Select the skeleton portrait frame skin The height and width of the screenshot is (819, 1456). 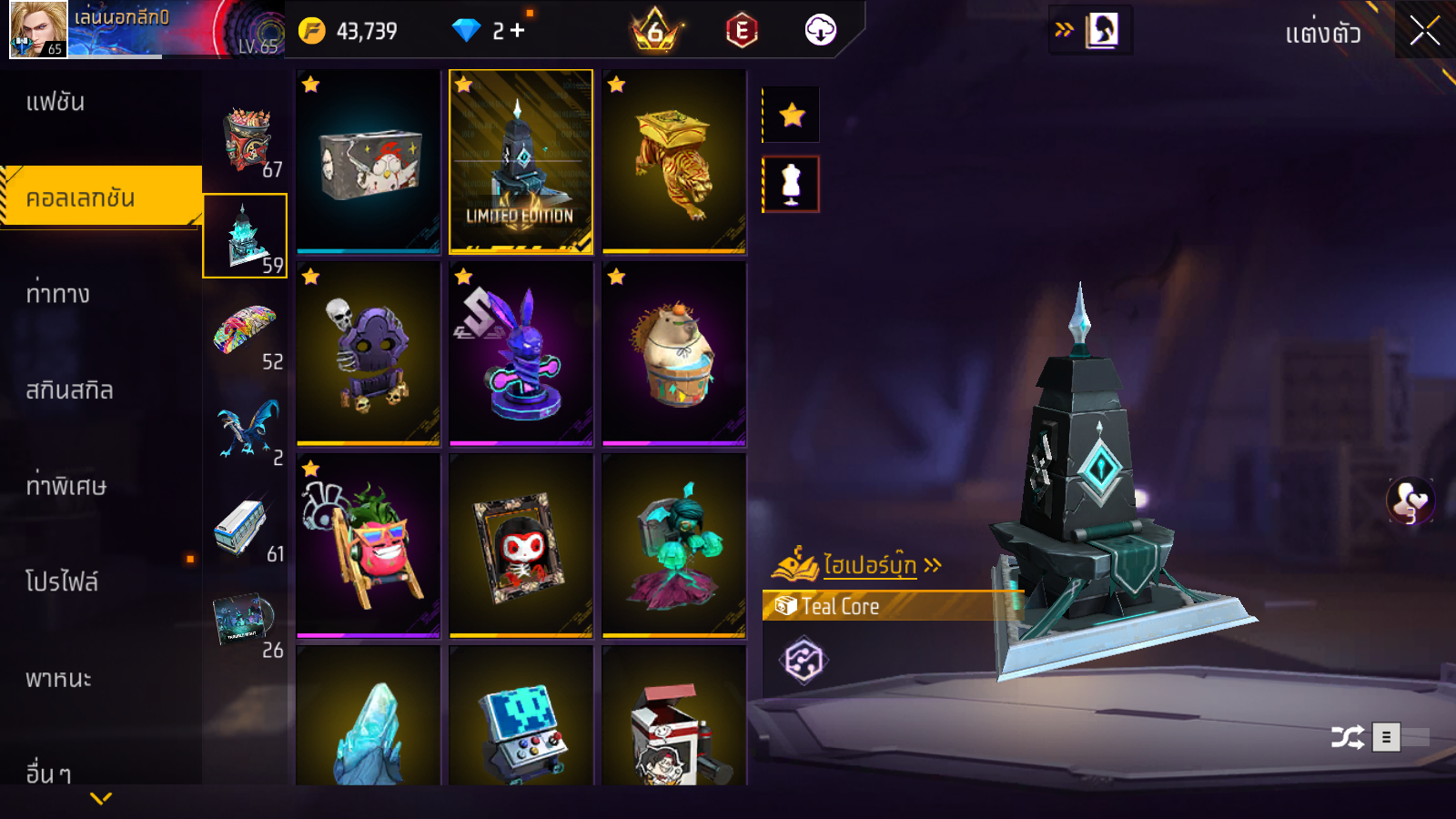pos(521,546)
